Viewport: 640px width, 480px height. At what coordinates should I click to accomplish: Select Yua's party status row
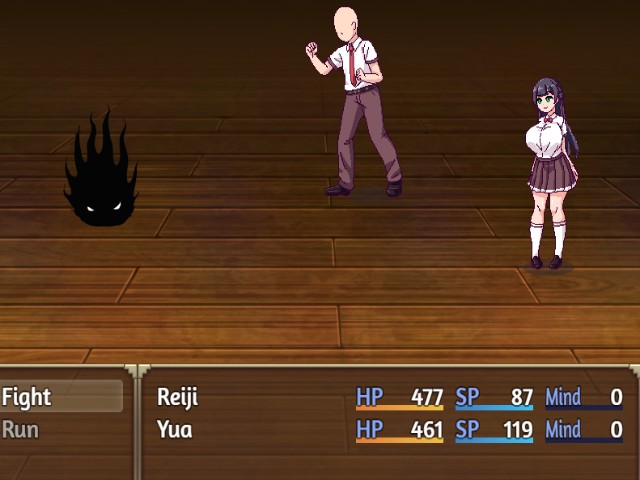pyautogui.click(x=388, y=430)
